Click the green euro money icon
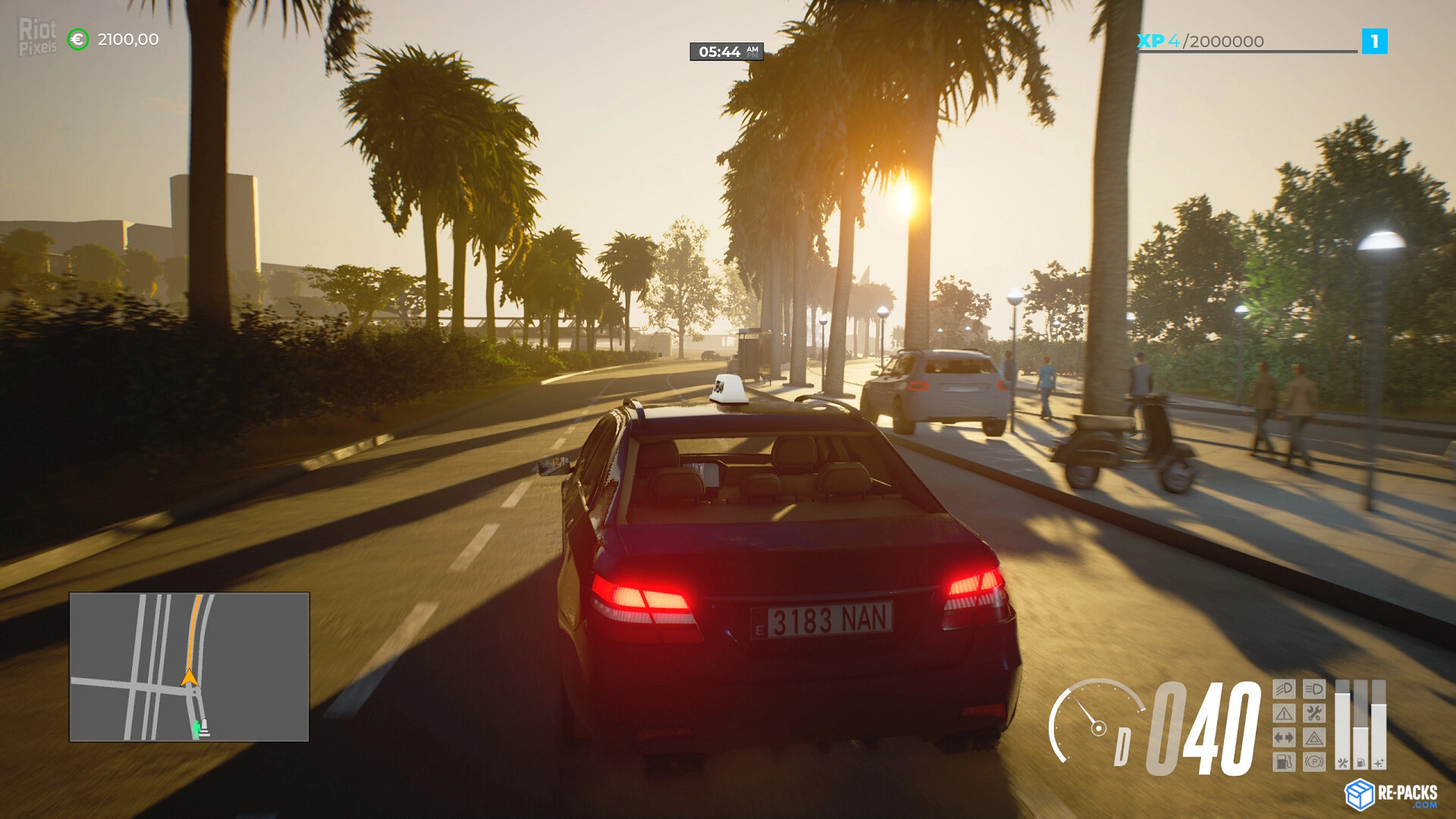 [78, 39]
